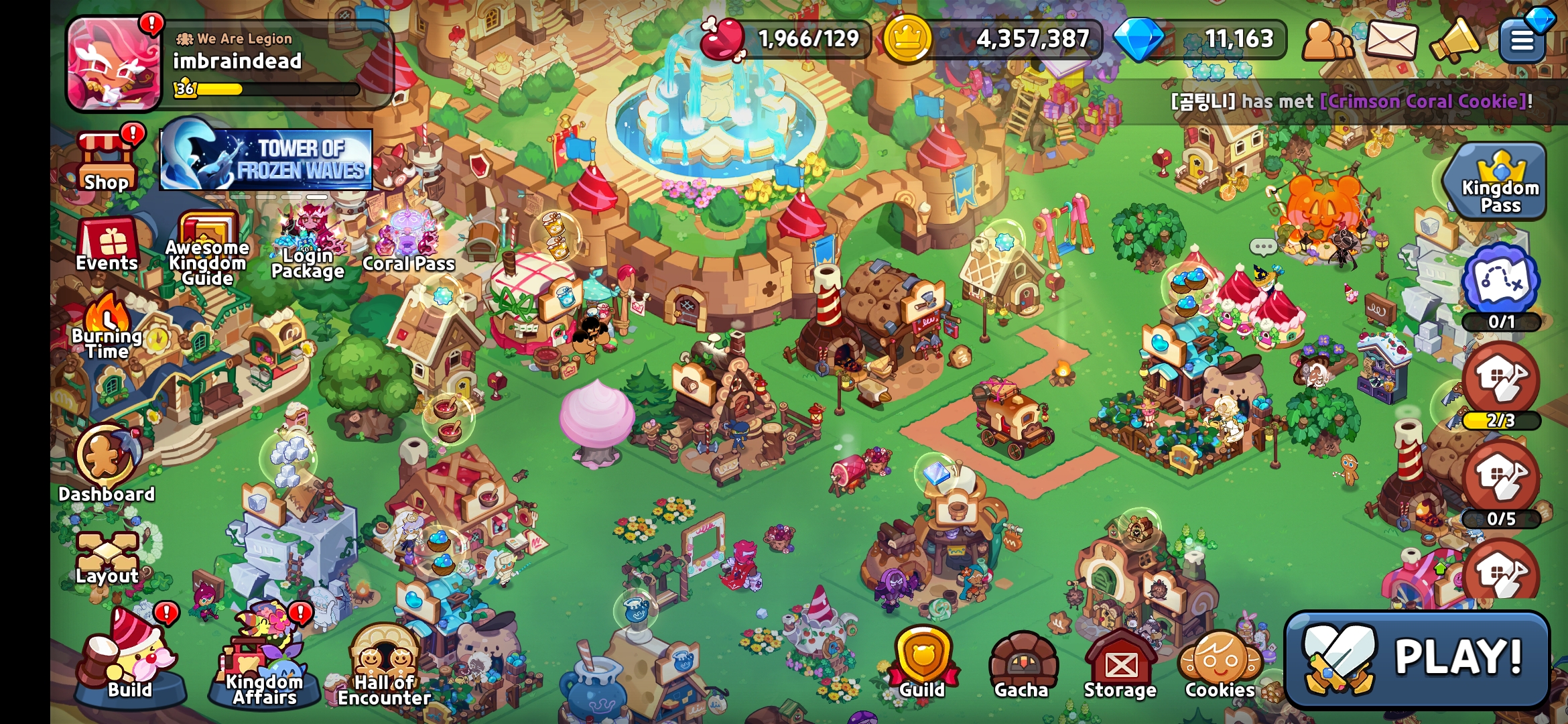The height and width of the screenshot is (724, 1568).
Task: Tap the PLAY! button
Action: [x=1417, y=659]
